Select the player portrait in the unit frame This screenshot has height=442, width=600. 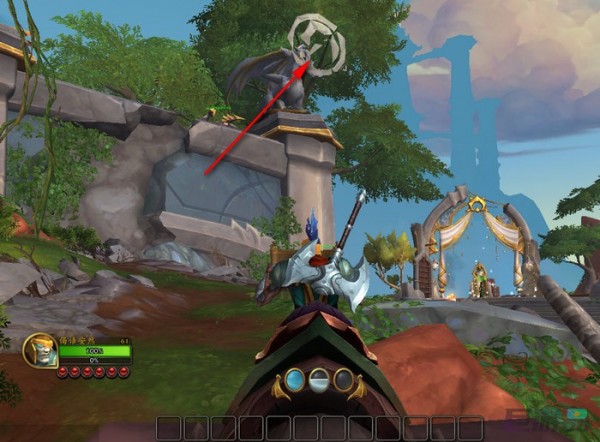[39, 350]
